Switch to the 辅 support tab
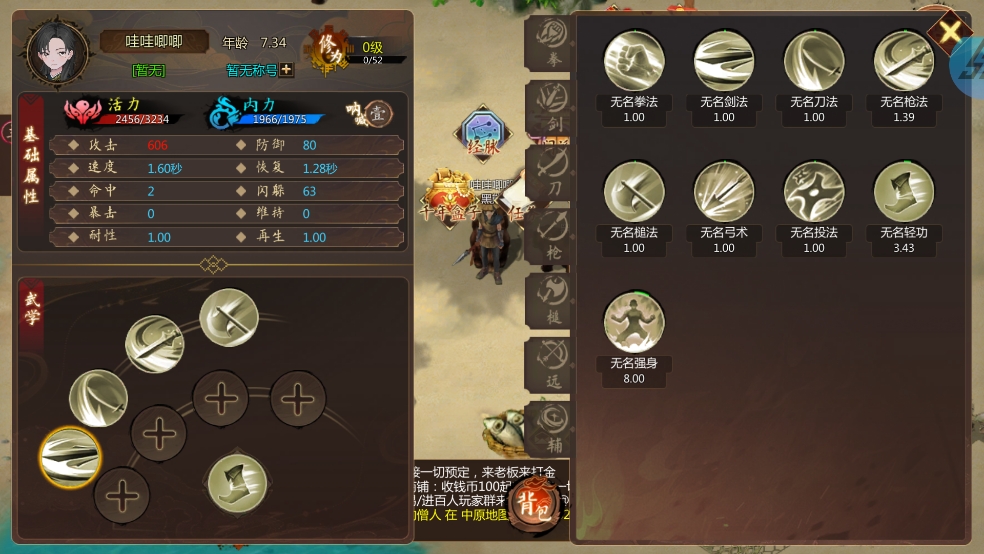Image resolution: width=984 pixels, height=554 pixels. pos(552,427)
